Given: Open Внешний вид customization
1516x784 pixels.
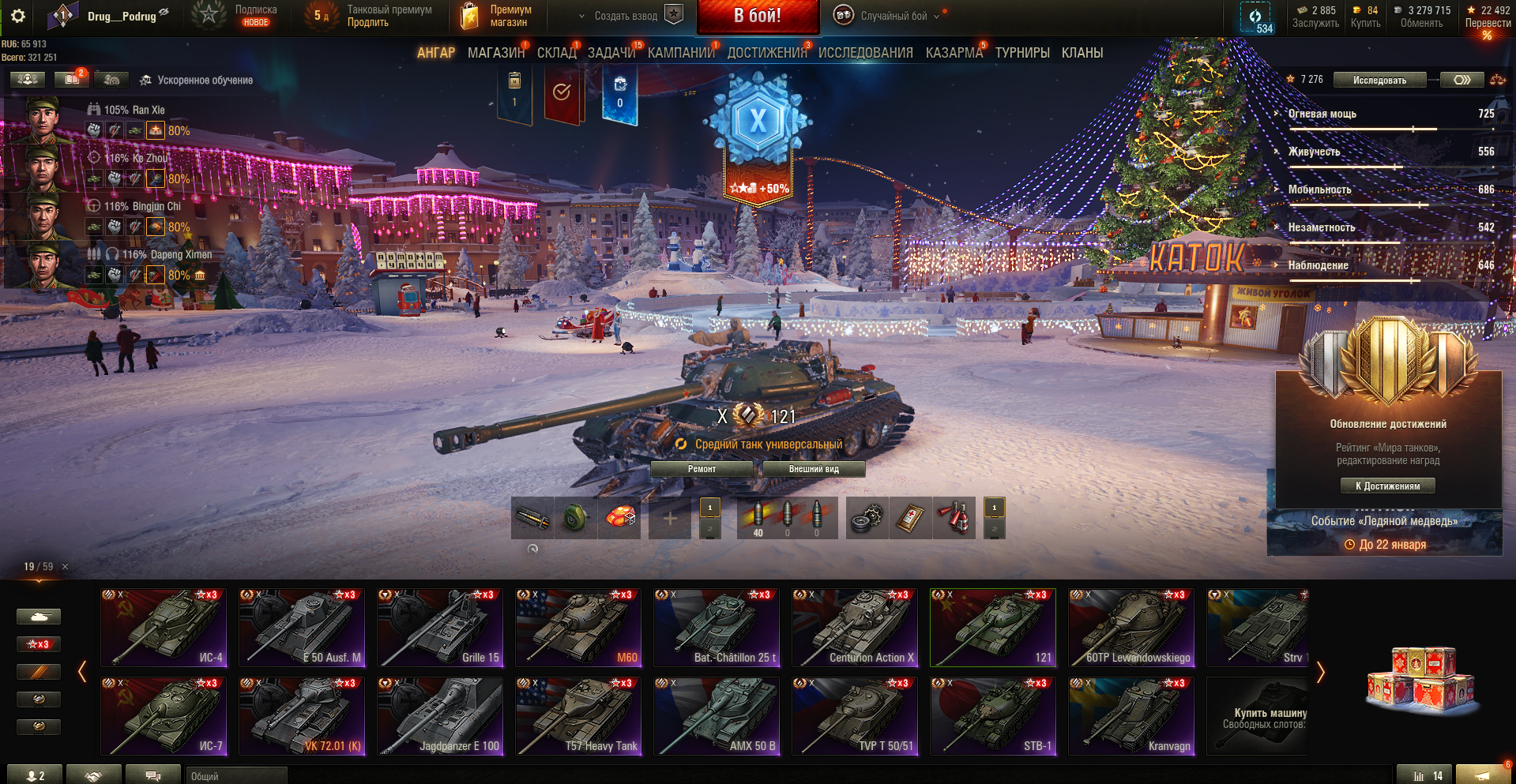Looking at the screenshot, I should pos(814,469).
